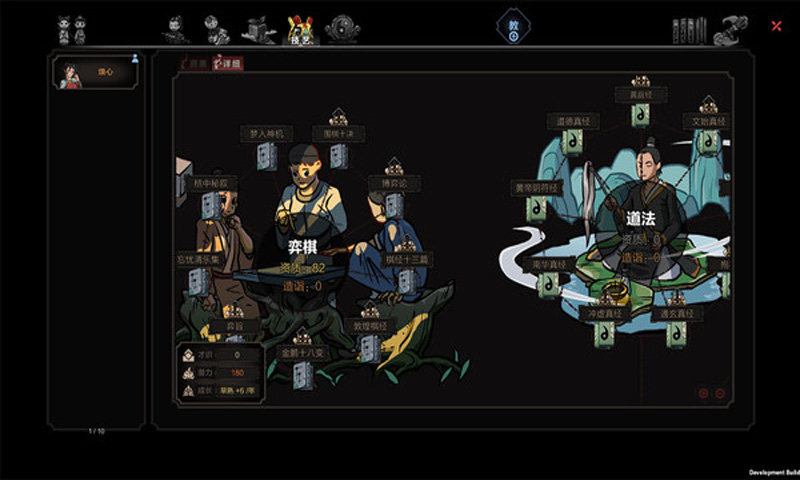Pick the 金鹏十八变 skill book
800x480 pixels.
(302, 373)
